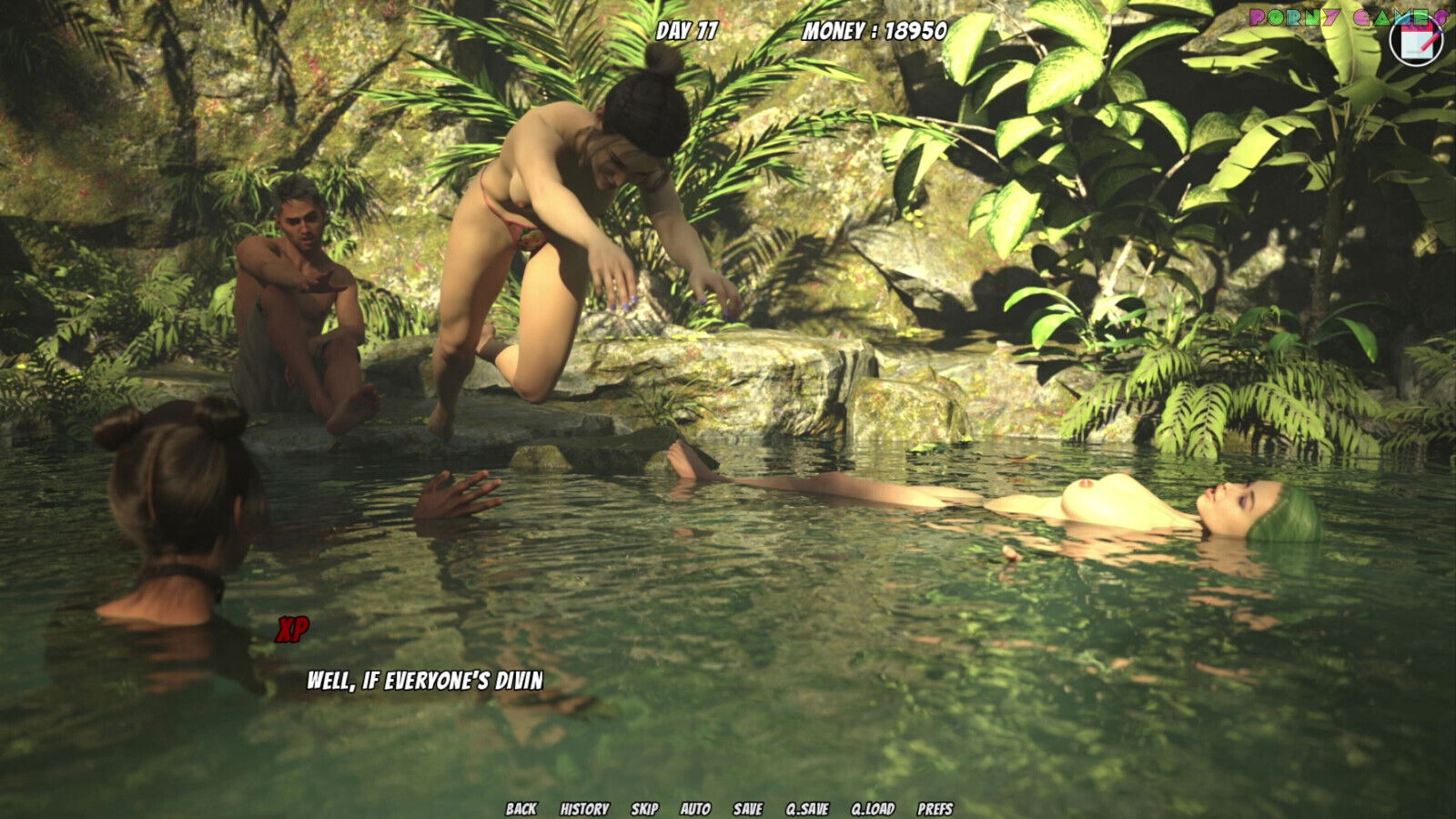Click the dialogue line 'WELL, IF EVERYONE'S DIVIN'
1456x819 pixels.
424,678
